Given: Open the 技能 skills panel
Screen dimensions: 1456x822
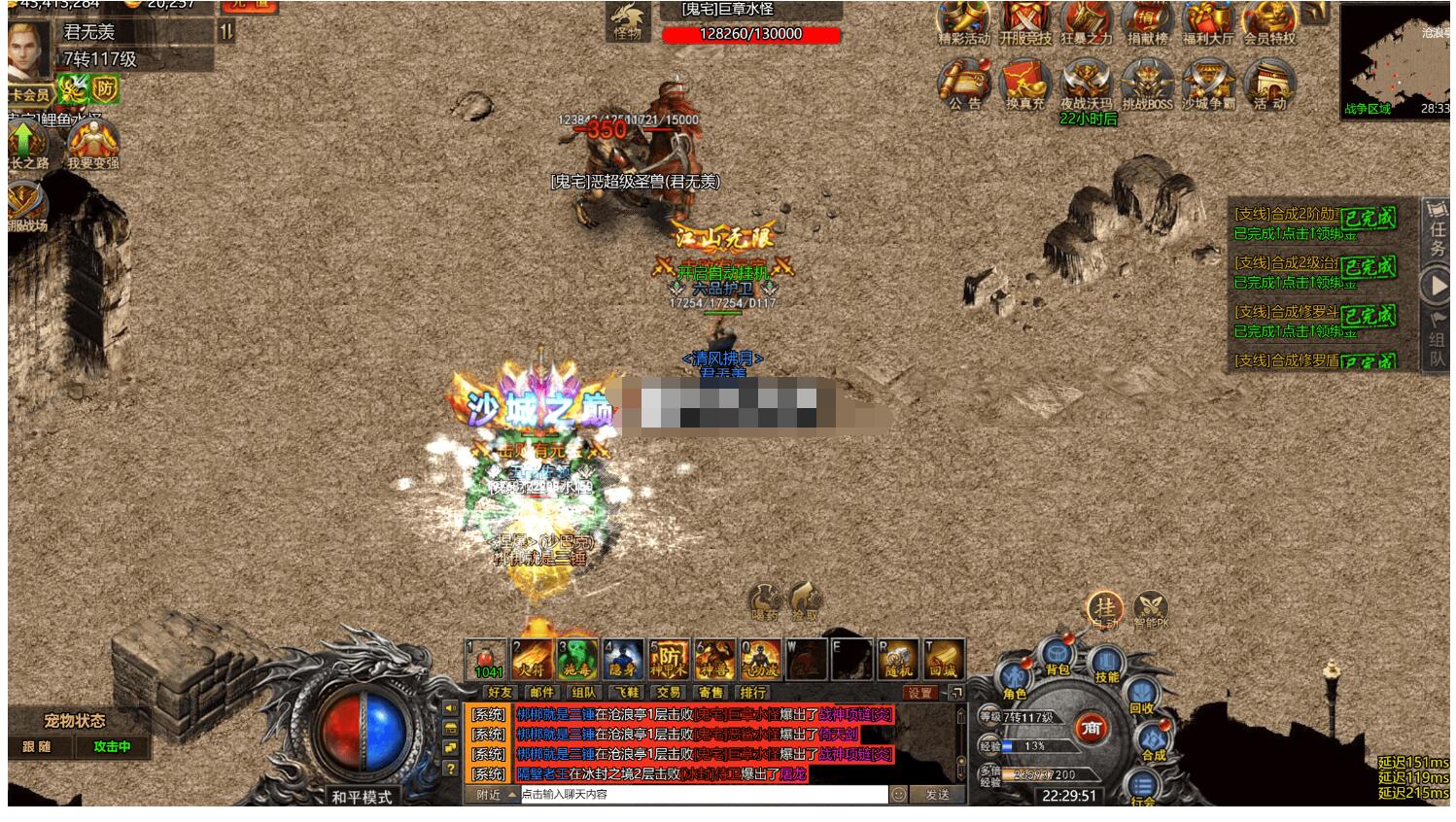Looking at the screenshot, I should click(1105, 664).
